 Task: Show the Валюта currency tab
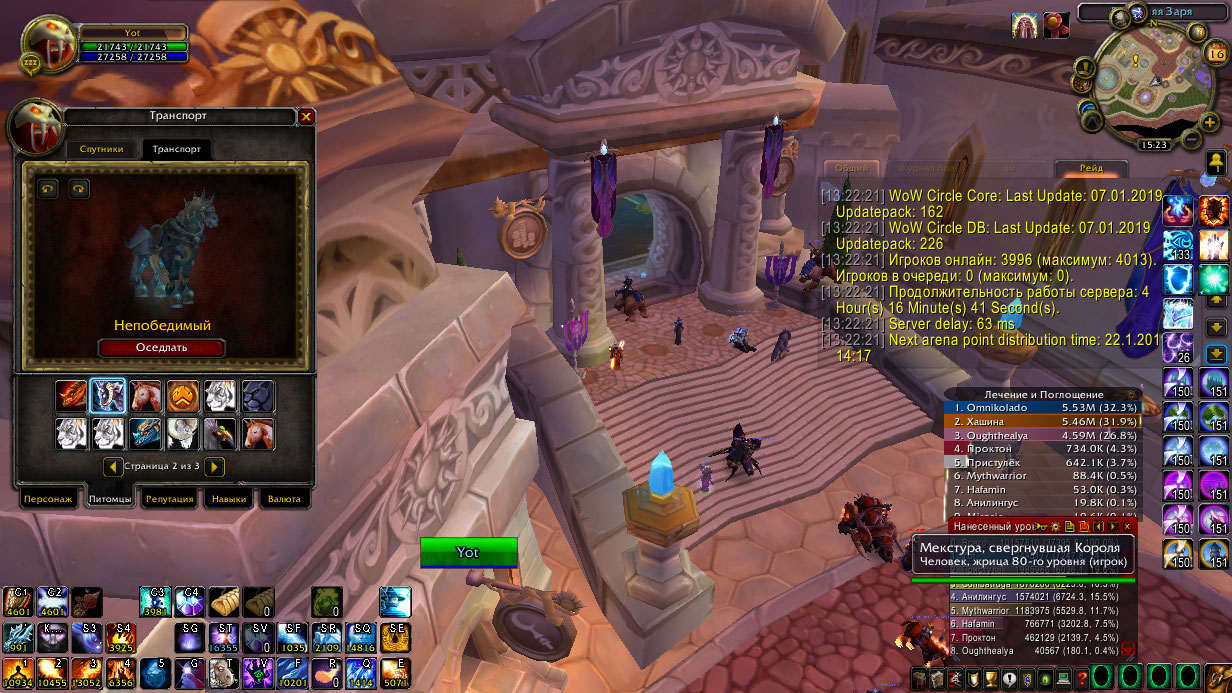284,498
